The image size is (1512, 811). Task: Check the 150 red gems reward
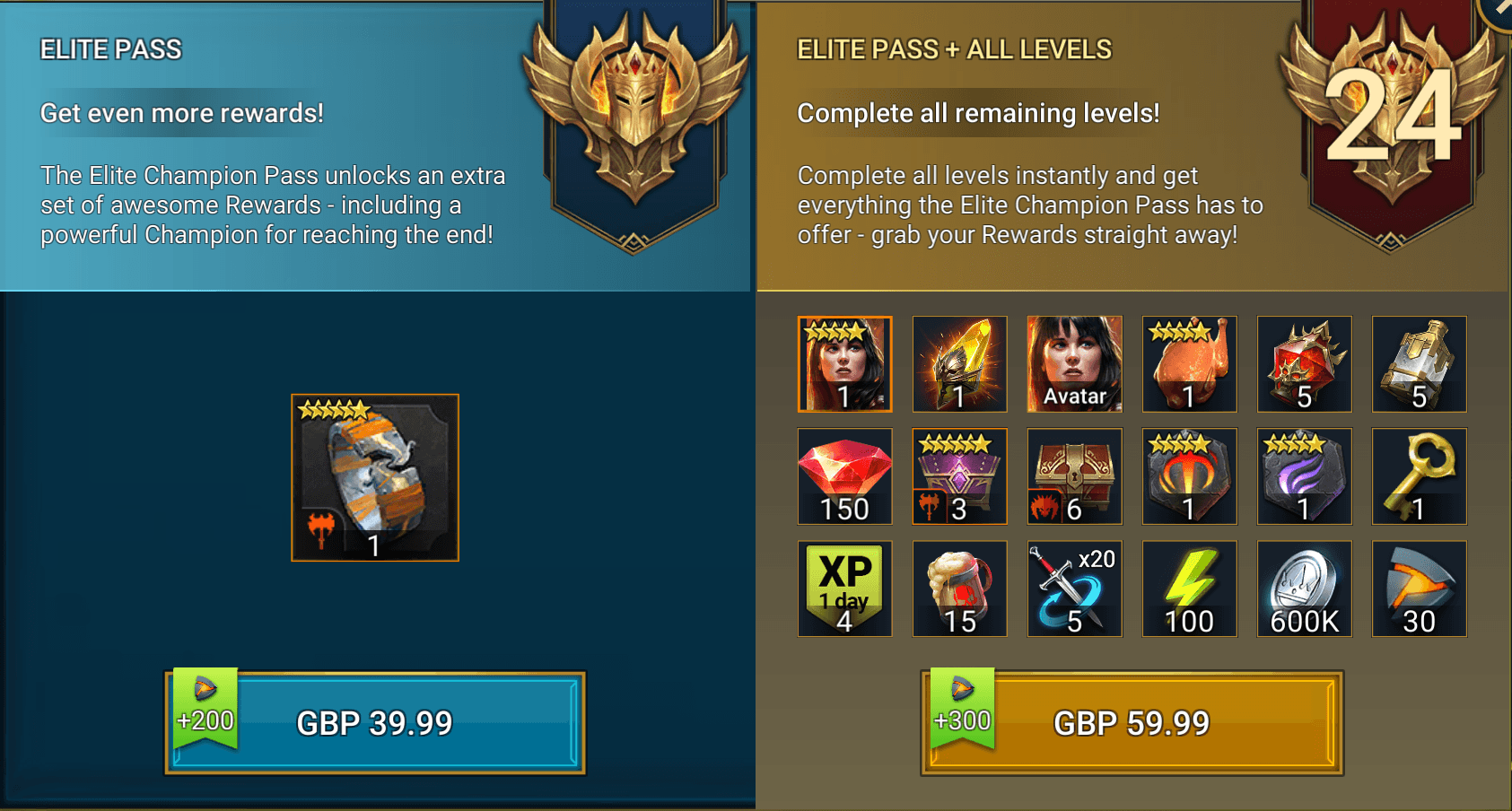[x=844, y=476]
